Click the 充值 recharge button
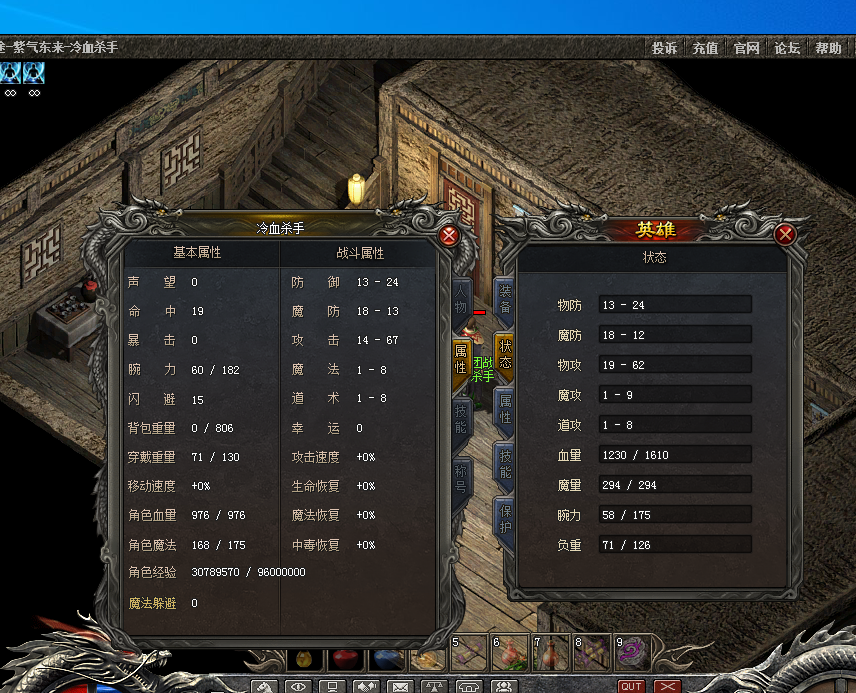Image resolution: width=856 pixels, height=693 pixels. pyautogui.click(x=705, y=48)
